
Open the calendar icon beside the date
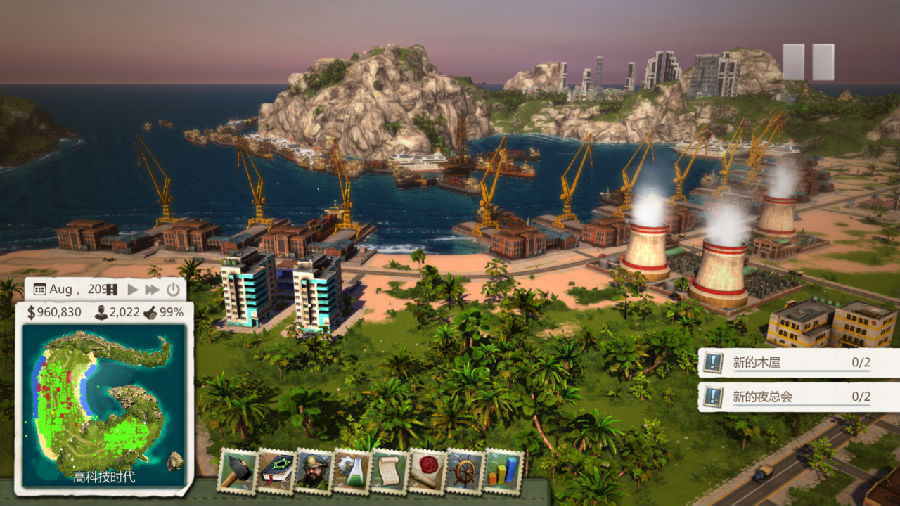pyautogui.click(x=40, y=289)
